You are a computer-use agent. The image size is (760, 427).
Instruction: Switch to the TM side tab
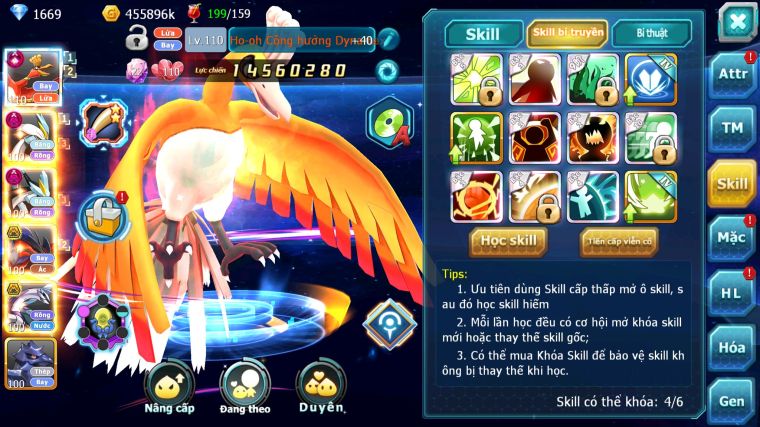coord(732,130)
